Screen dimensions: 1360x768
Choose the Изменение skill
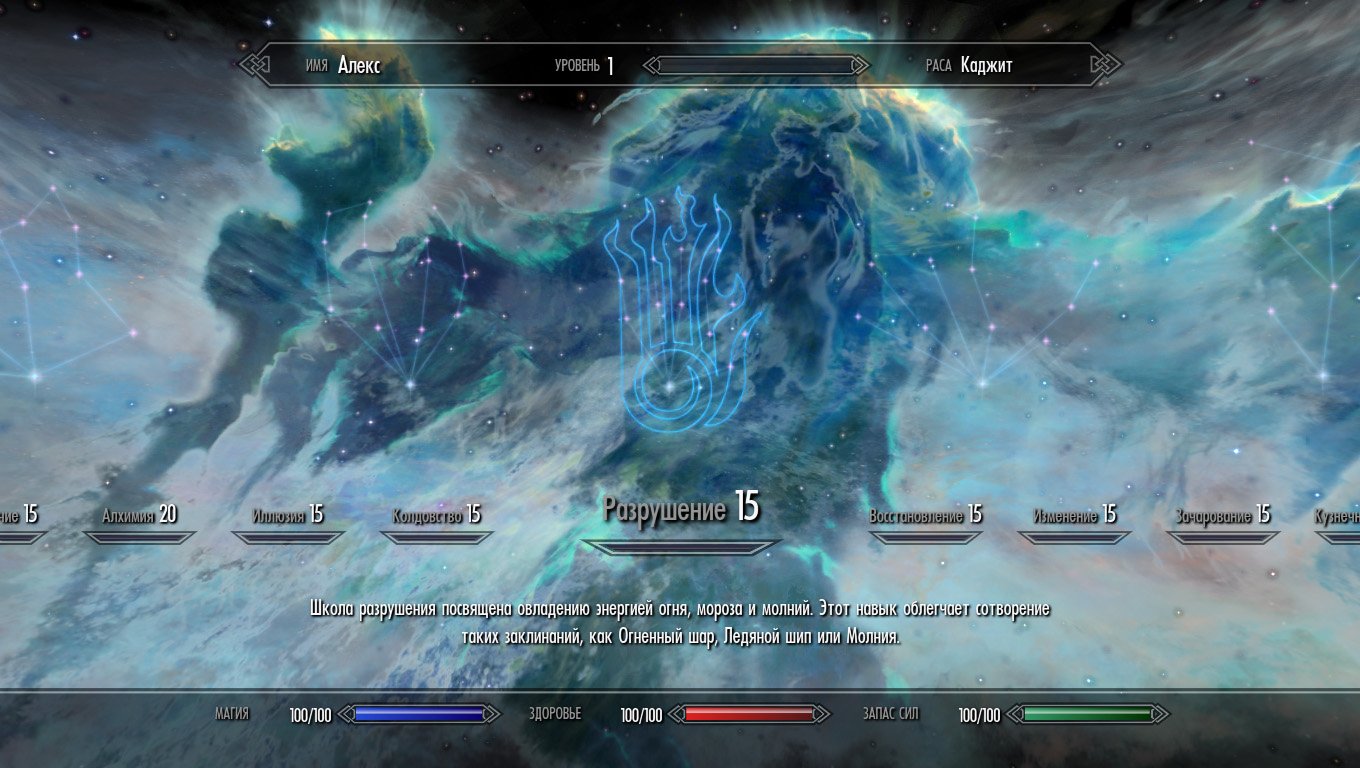[x=1074, y=516]
